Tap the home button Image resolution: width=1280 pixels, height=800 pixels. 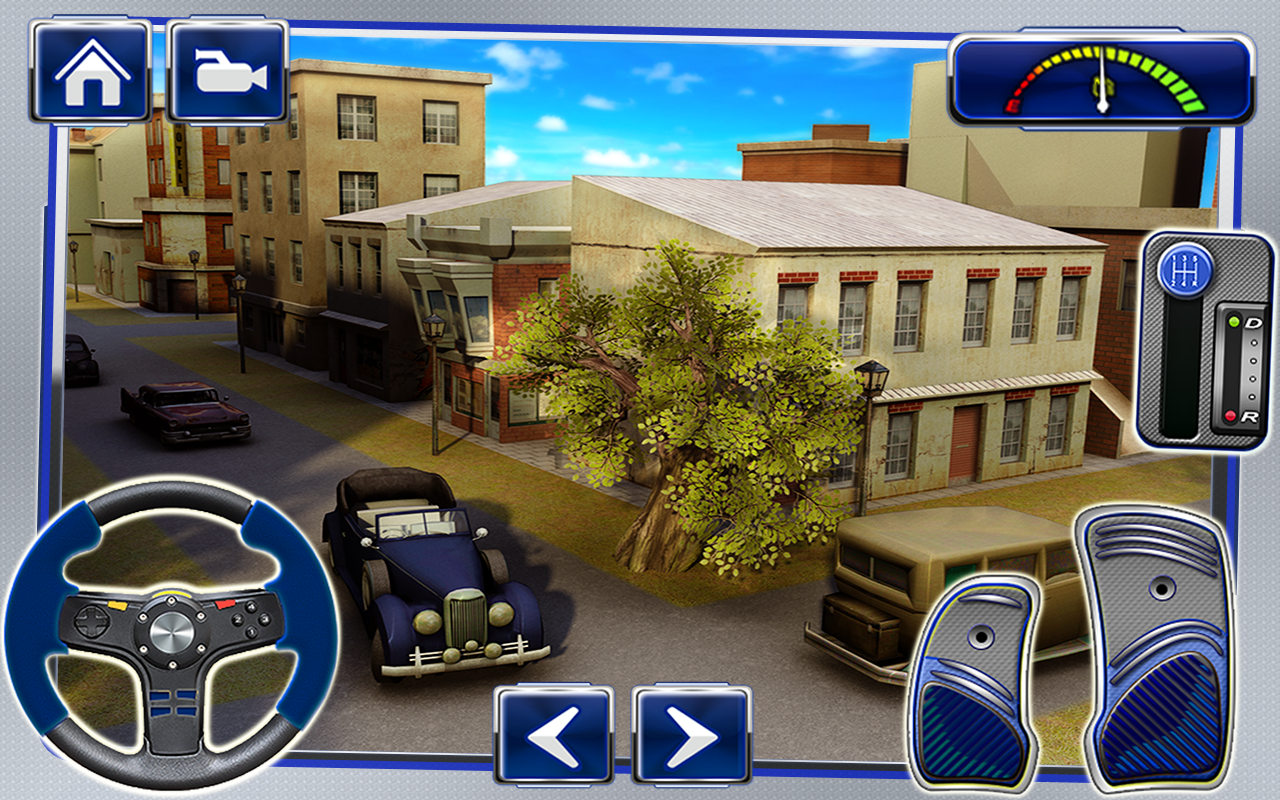tap(91, 71)
